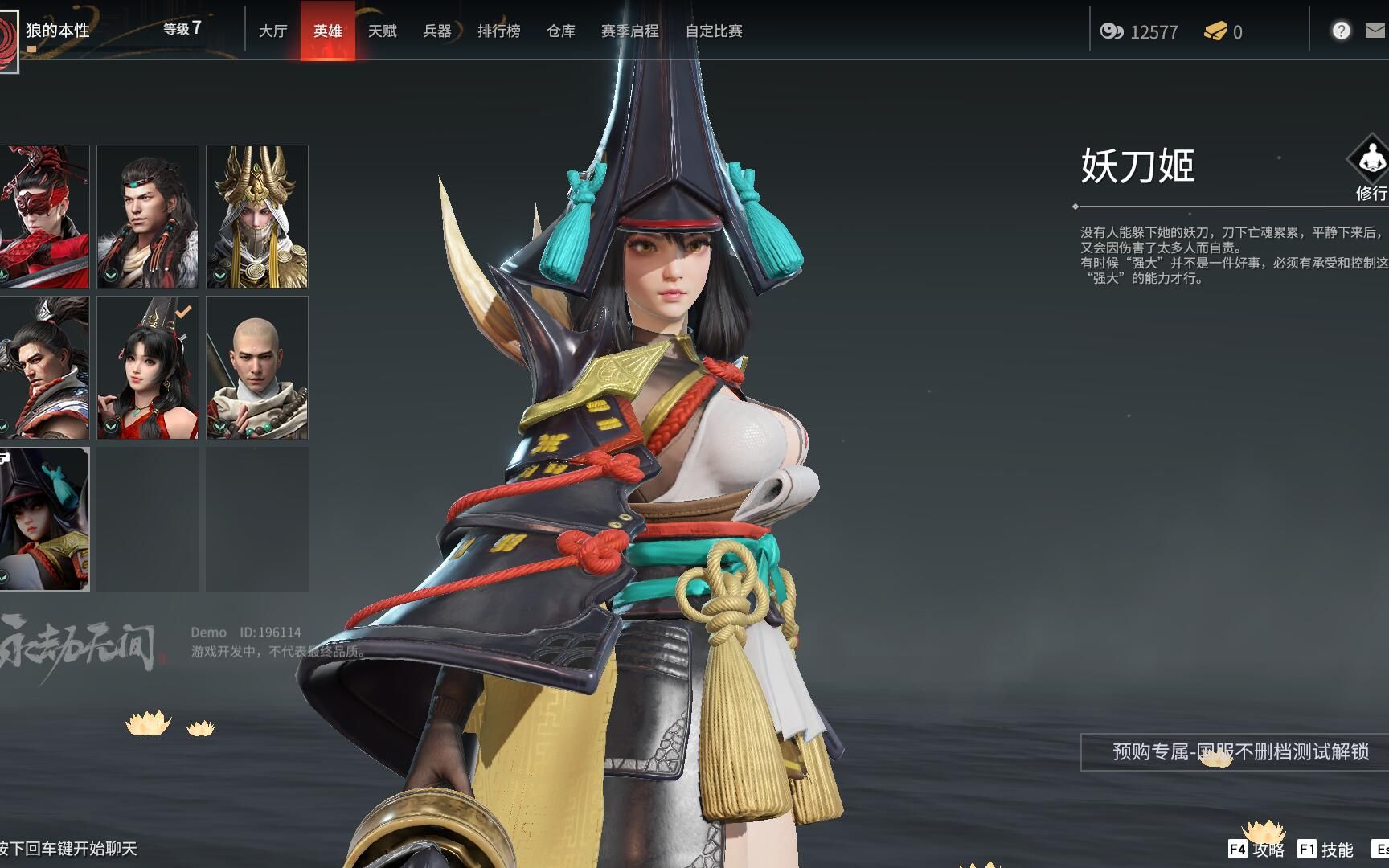Select the bald monk hero portrait
1389x868 pixels.
pos(256,368)
